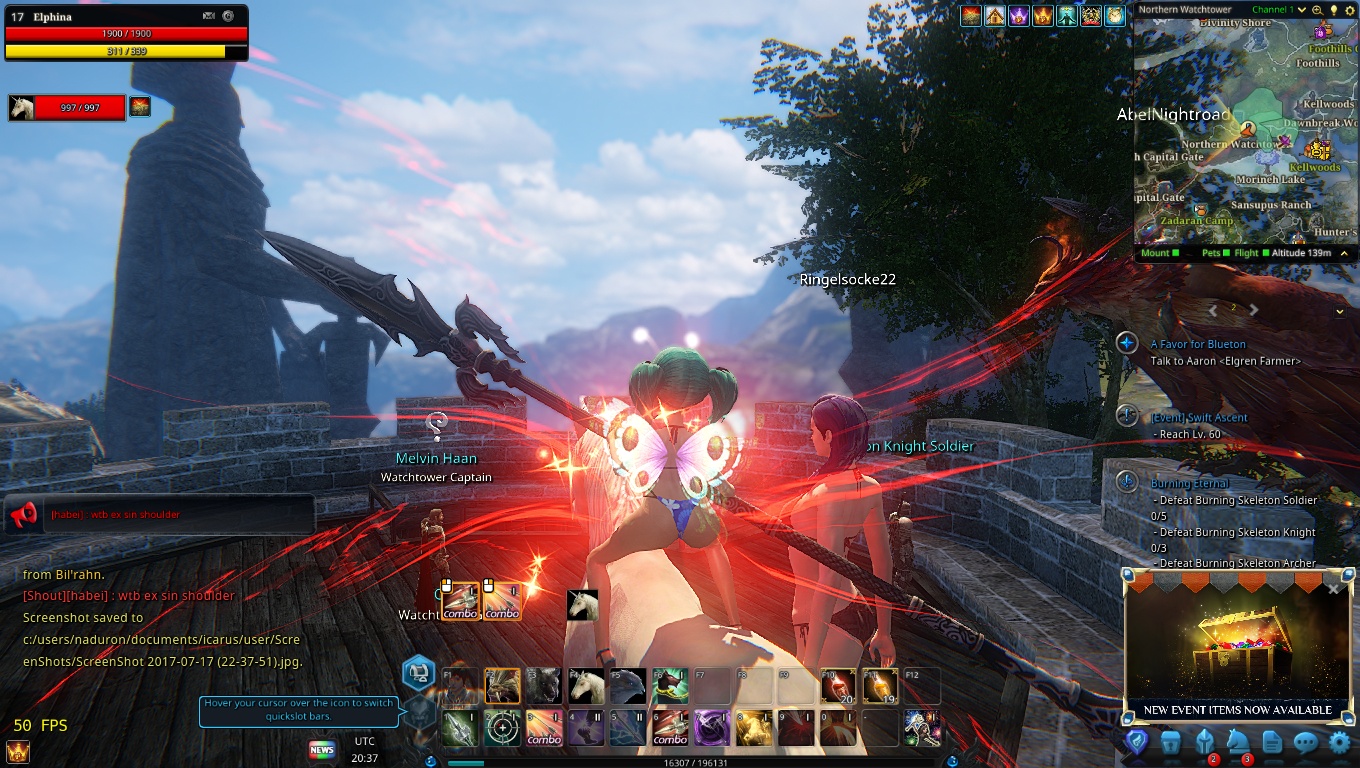Screen dimensions: 1360x768
Task: Select the A Favor for Blueton quest
Action: (x=1198, y=344)
